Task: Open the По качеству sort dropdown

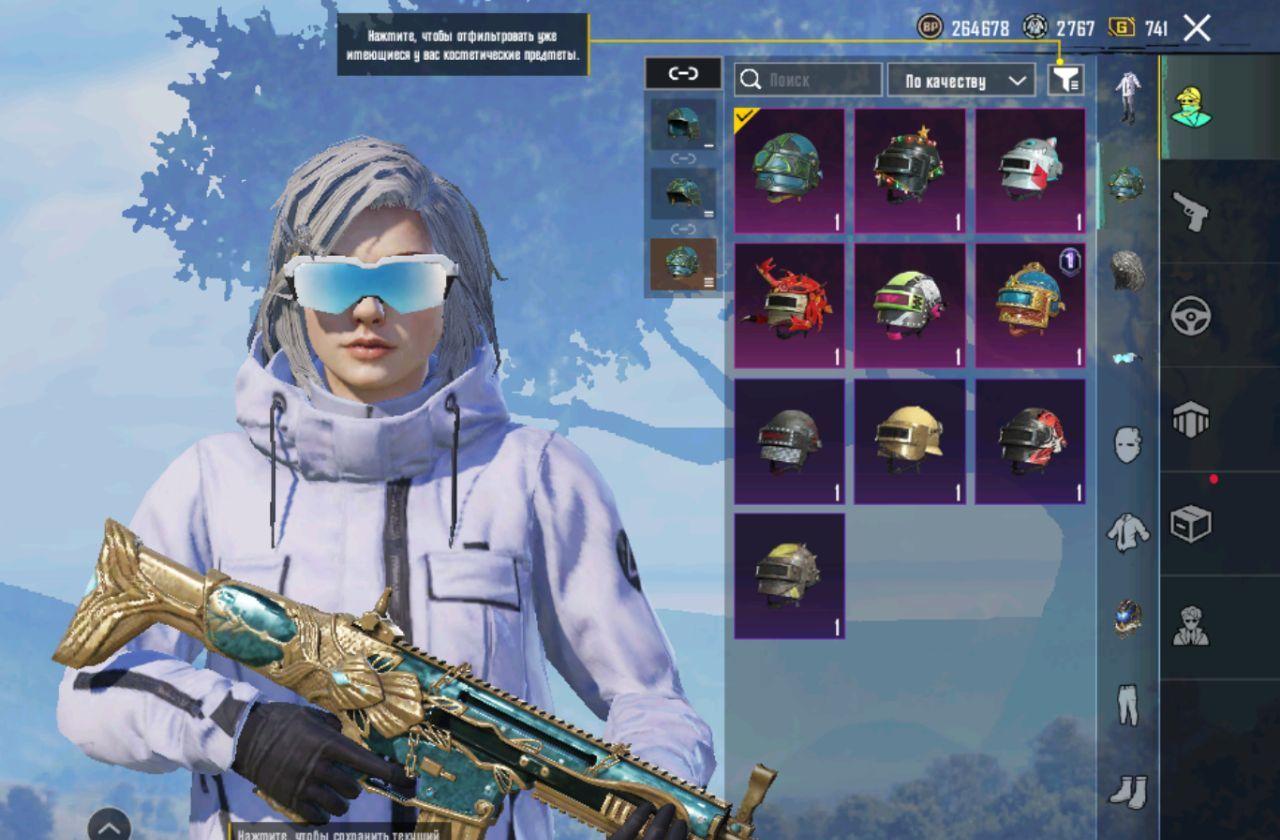Action: pyautogui.click(x=960, y=81)
